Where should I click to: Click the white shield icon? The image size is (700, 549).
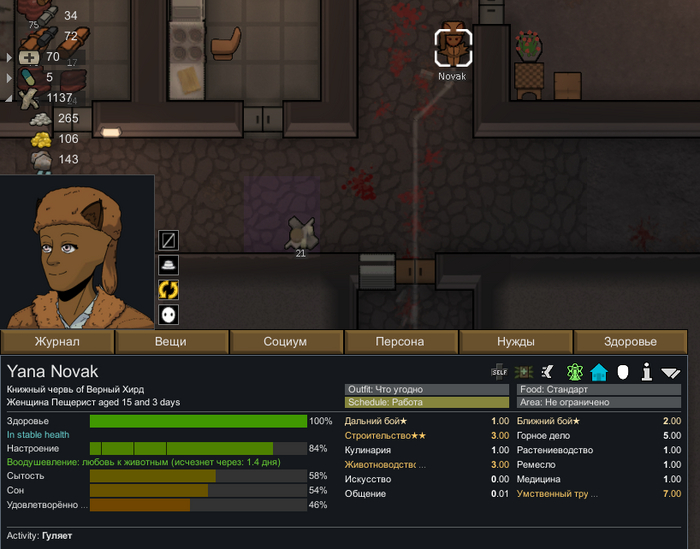[x=623, y=372]
